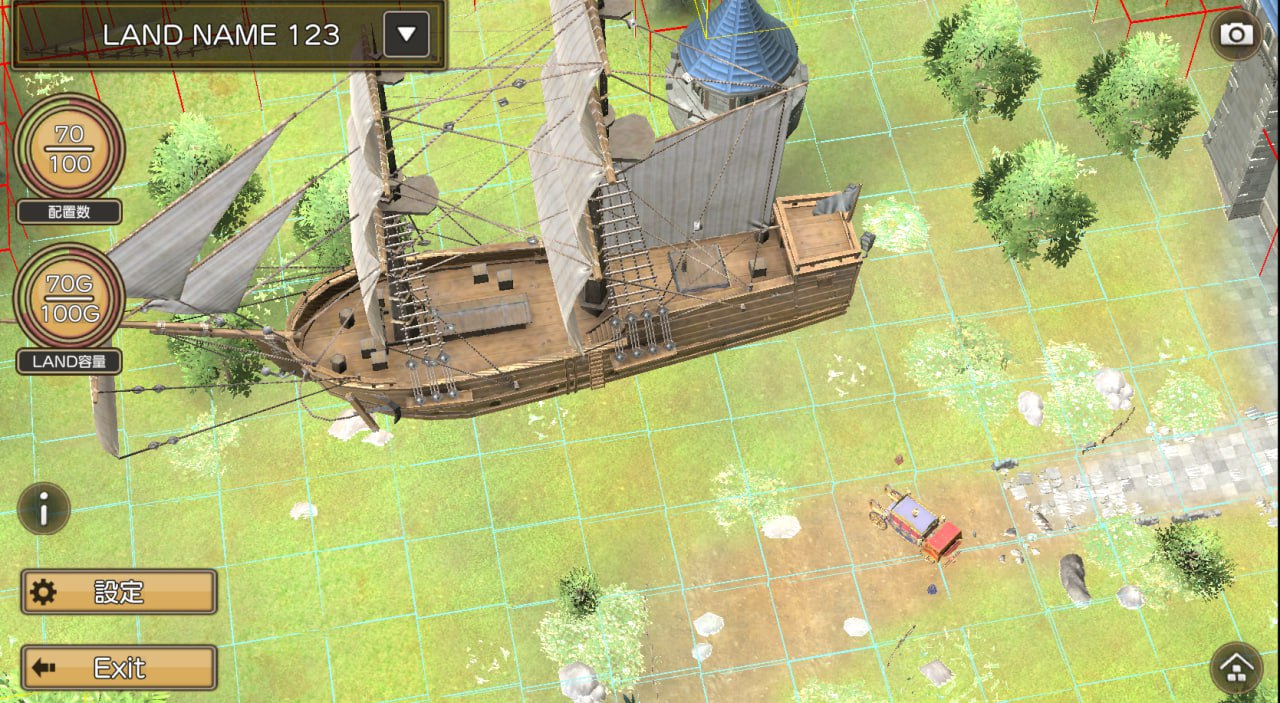The height and width of the screenshot is (703, 1280).
Task: Open the 設定 settings button
Action: pyautogui.click(x=119, y=592)
